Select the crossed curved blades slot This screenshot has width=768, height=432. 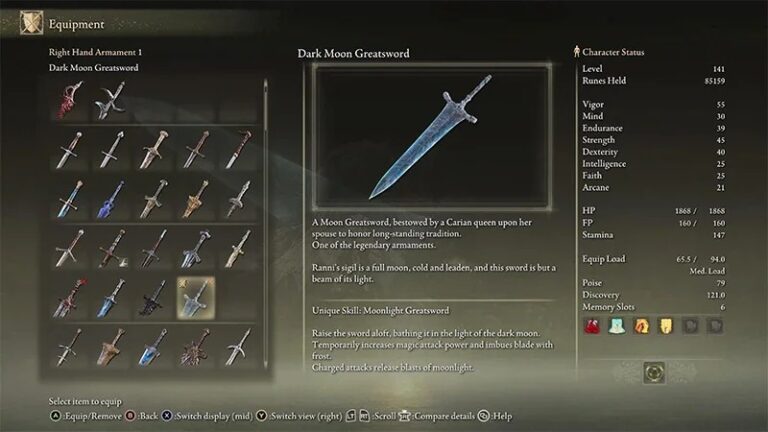(110, 100)
